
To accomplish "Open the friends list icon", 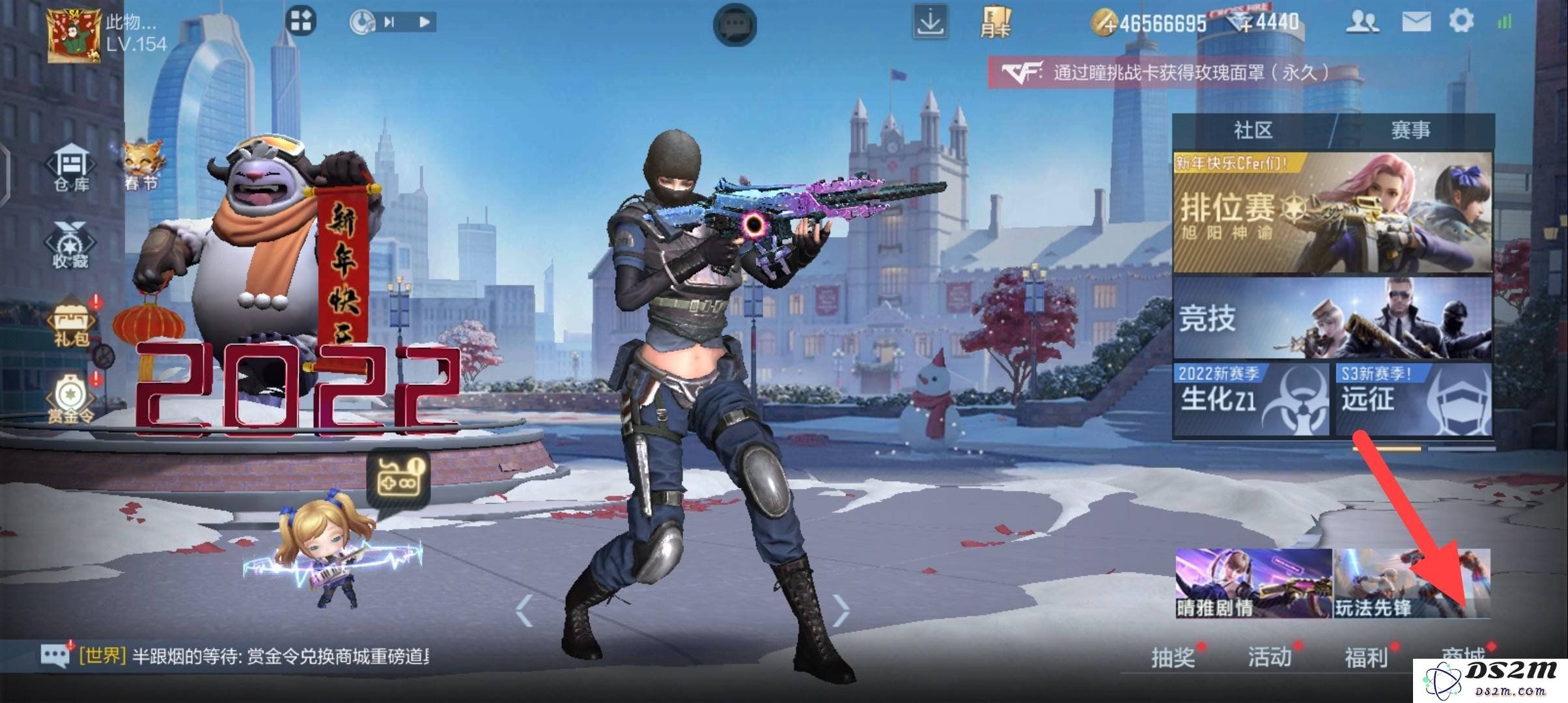I will point(1362,23).
